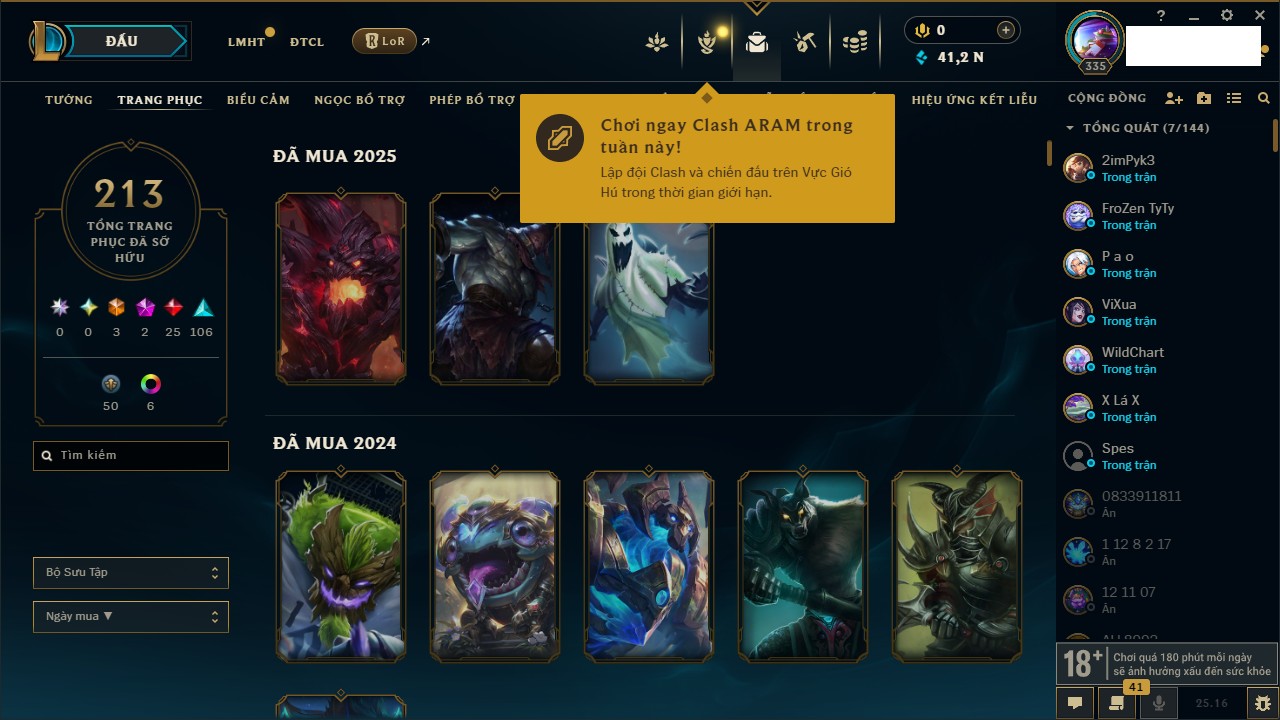Viewport: 1280px width, 720px height.
Task: Click the ĐẤU play button
Action: click(121, 41)
